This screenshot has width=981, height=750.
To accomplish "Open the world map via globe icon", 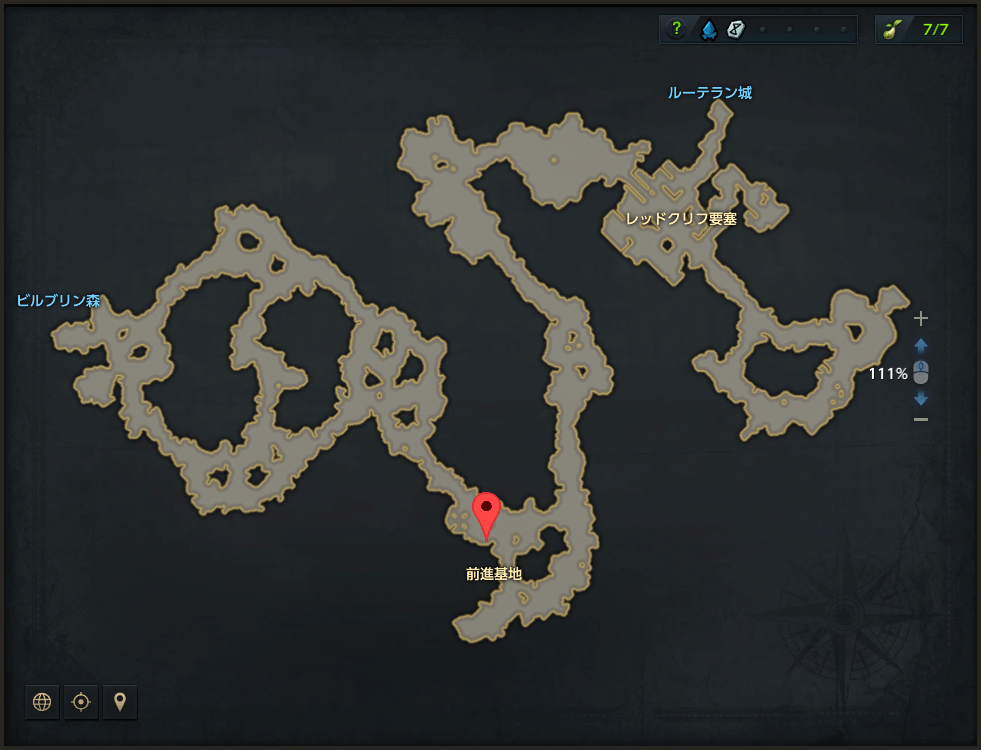I will click(42, 702).
